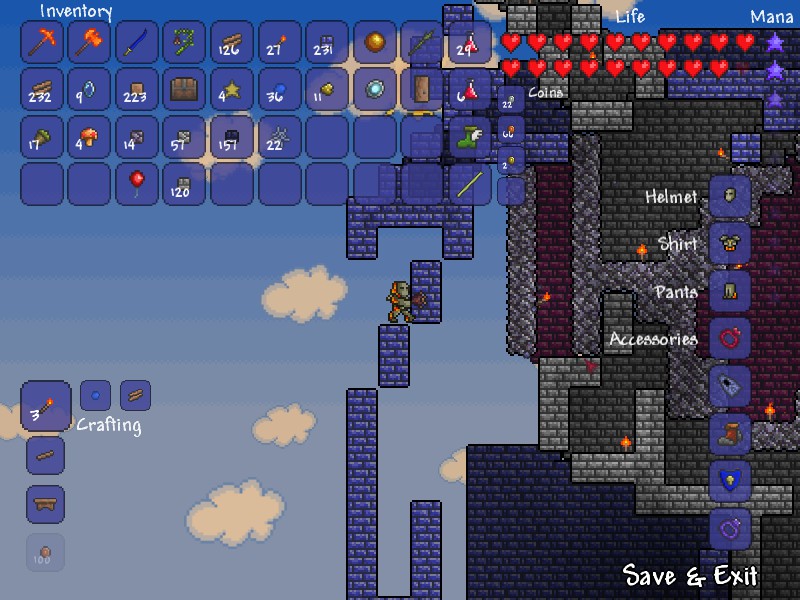
Task: Click Save & Exit
Action: pos(690,575)
